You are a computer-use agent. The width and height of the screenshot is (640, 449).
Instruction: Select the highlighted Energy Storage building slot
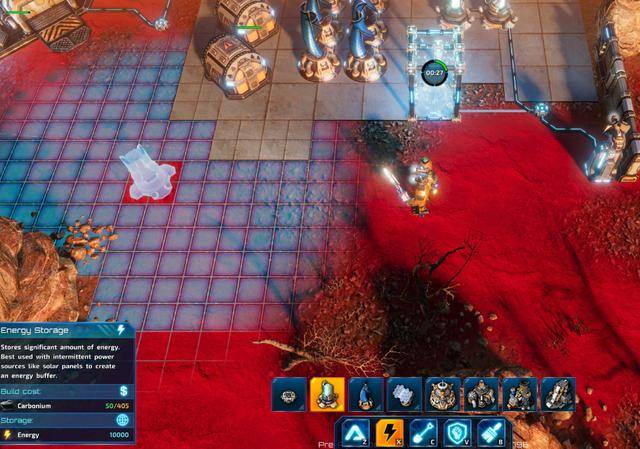(x=327, y=395)
